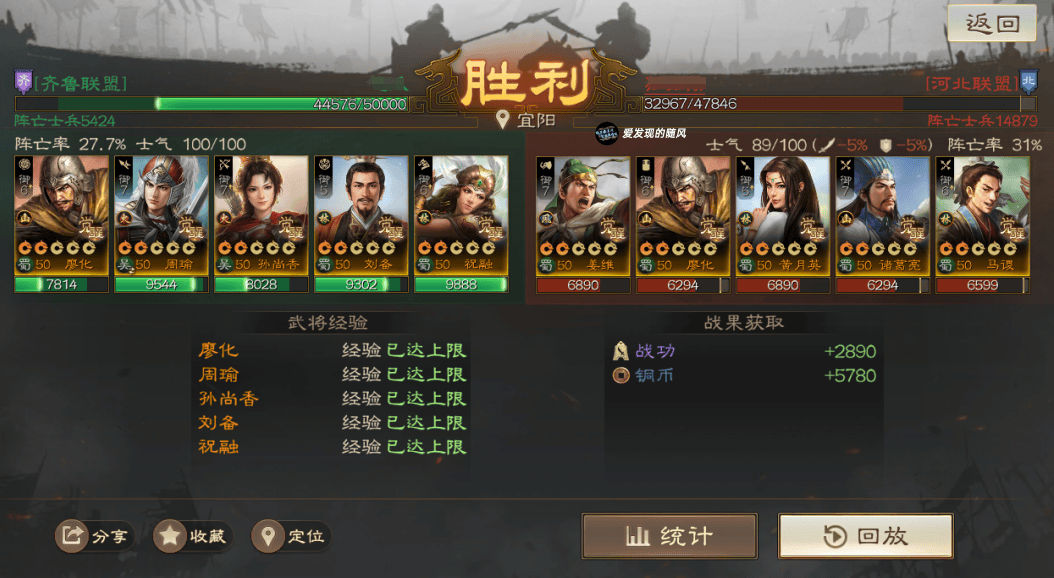Viewport: 1054px width, 578px height.
Task: Choose the 刘备 general card
Action: click(x=361, y=215)
